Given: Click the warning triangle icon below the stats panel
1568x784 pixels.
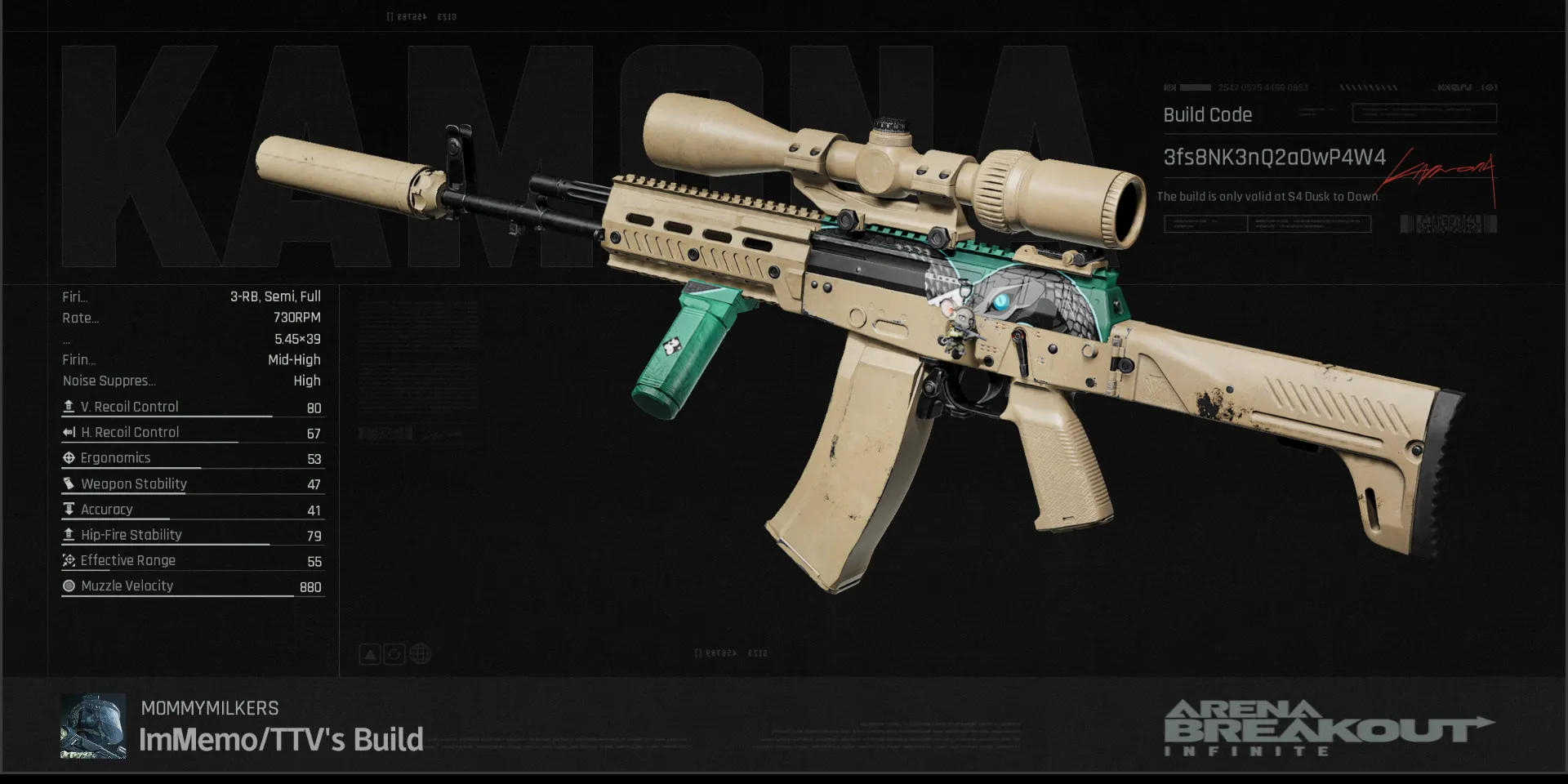Looking at the screenshot, I should (x=369, y=653).
